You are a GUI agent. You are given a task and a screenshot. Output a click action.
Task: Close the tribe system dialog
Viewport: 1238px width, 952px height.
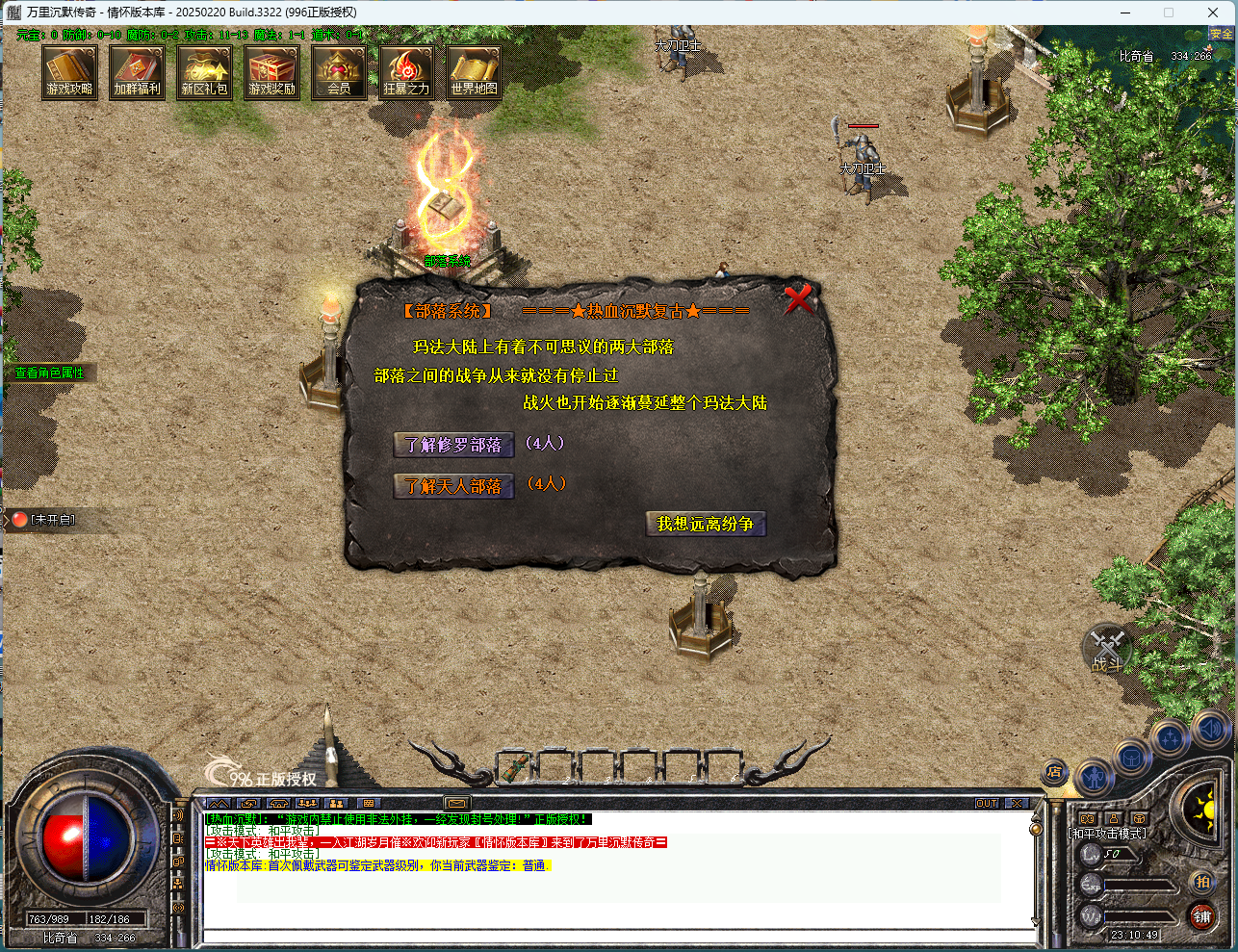pyautogui.click(x=798, y=299)
